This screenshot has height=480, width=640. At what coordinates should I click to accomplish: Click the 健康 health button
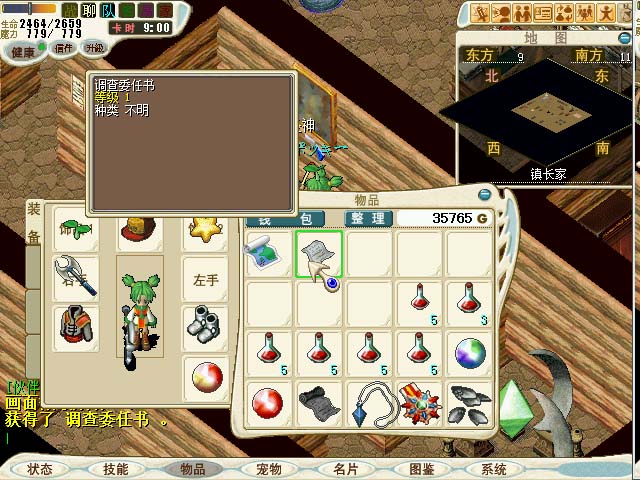point(22,50)
